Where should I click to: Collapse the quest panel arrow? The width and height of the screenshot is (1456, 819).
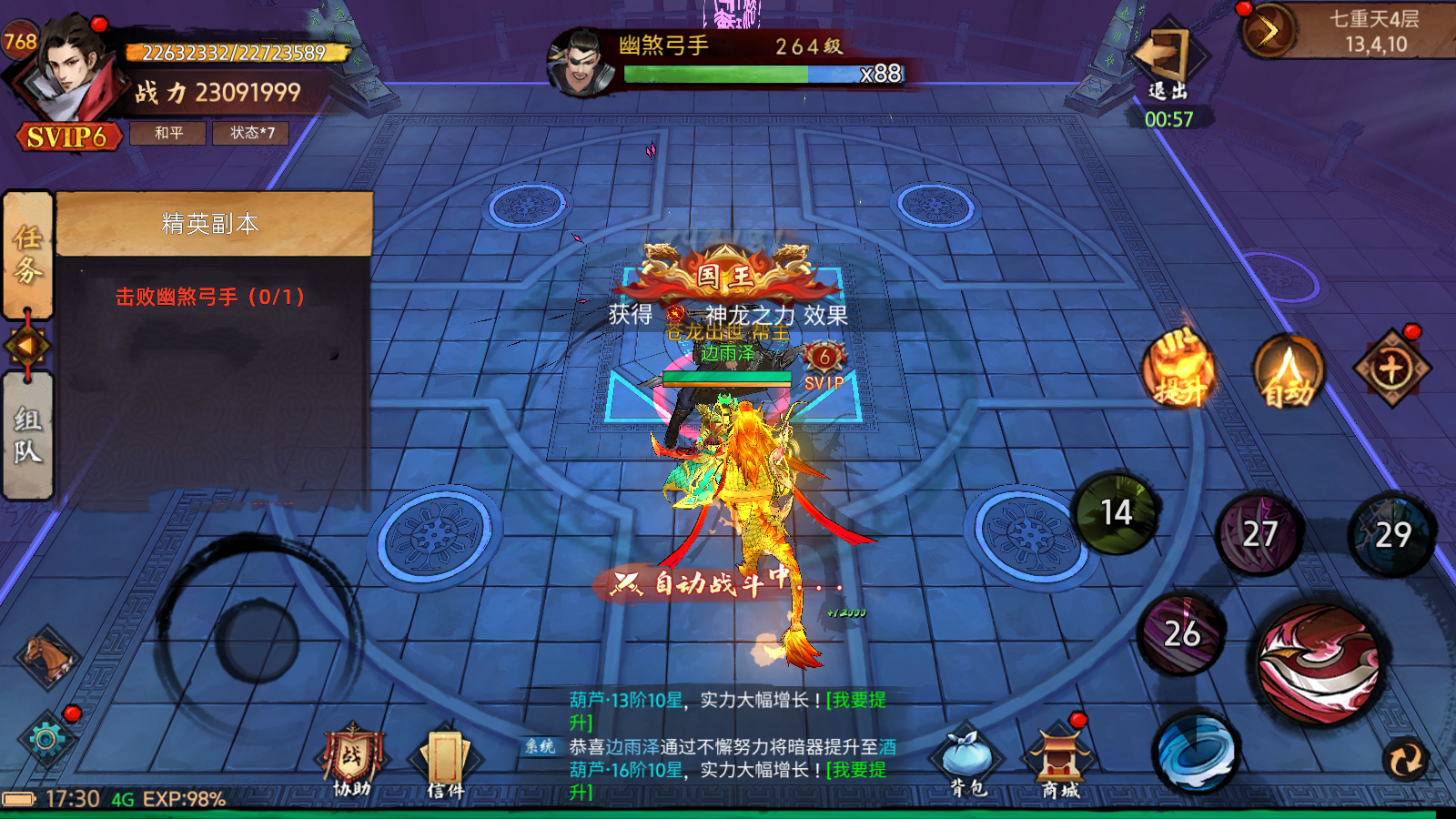[x=27, y=346]
